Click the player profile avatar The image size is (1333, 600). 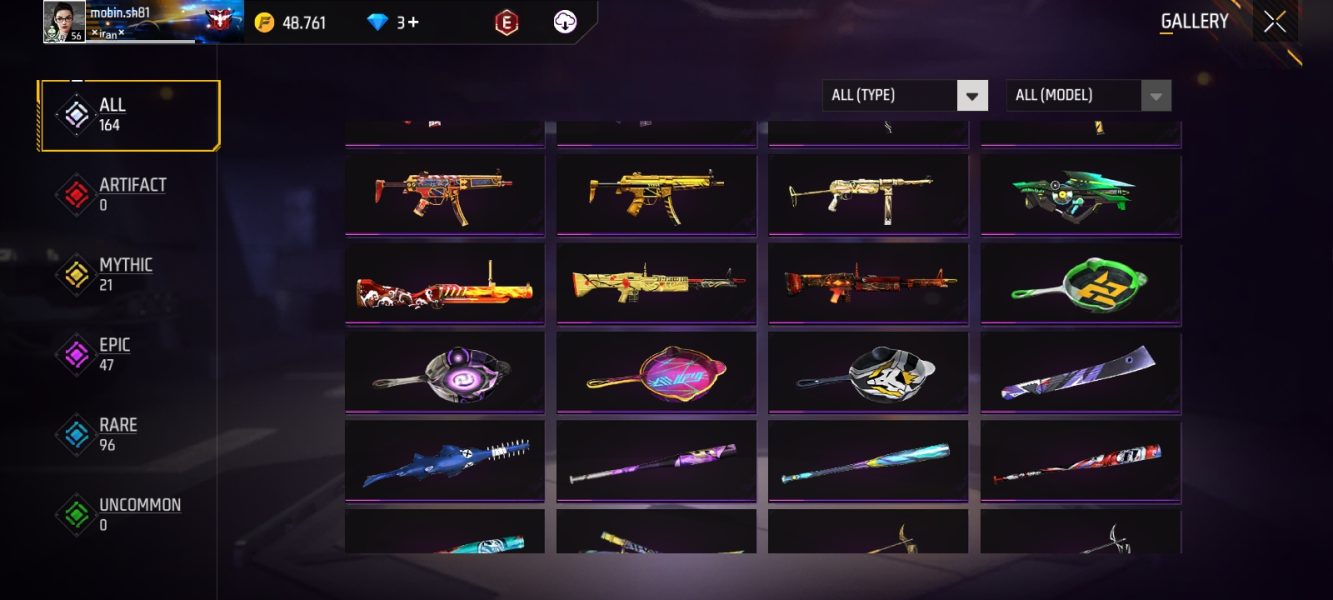pyautogui.click(x=64, y=22)
